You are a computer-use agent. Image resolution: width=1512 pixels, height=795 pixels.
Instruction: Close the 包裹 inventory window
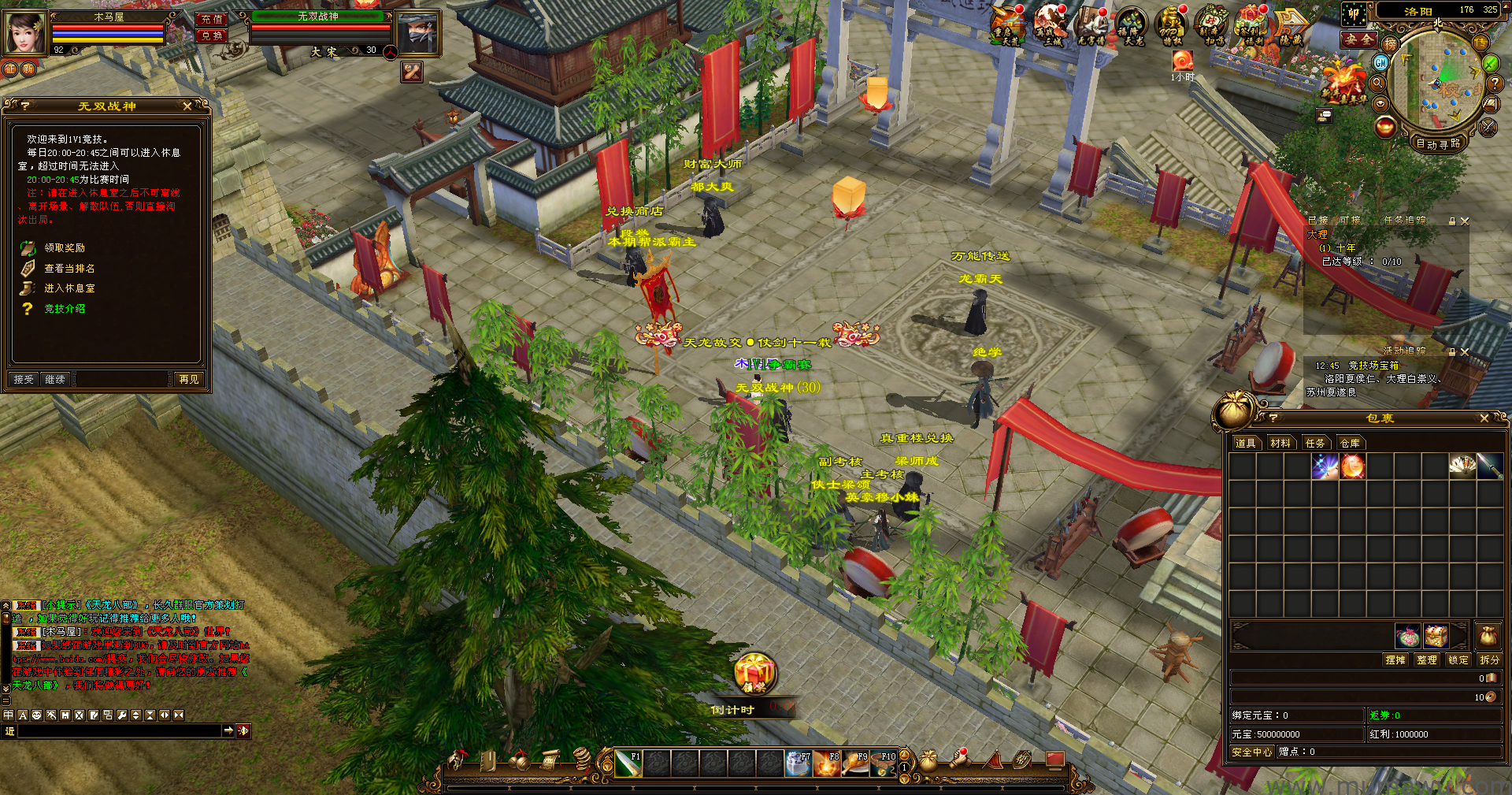tap(1484, 418)
